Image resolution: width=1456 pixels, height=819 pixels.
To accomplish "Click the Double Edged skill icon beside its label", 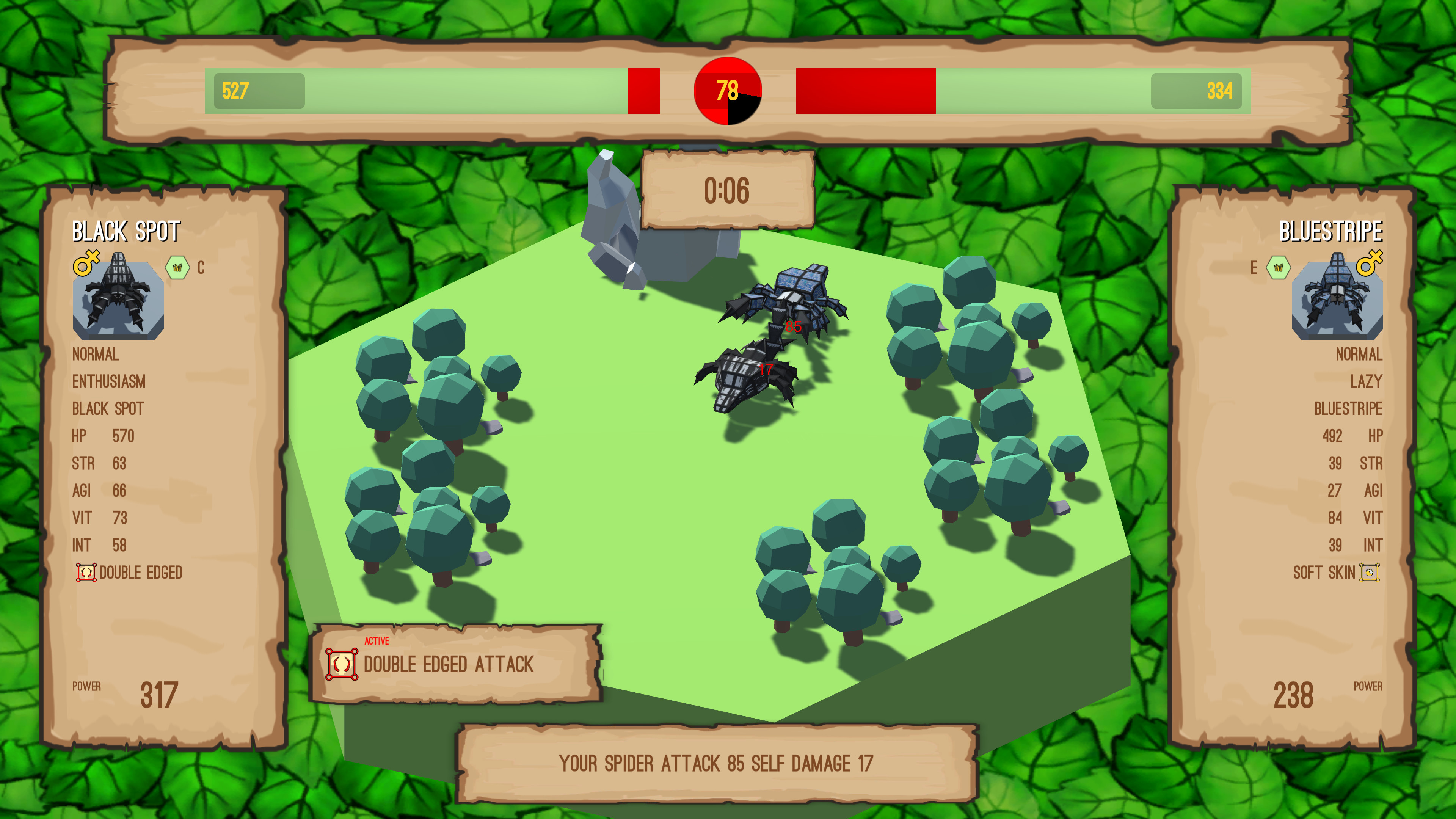I will [86, 573].
